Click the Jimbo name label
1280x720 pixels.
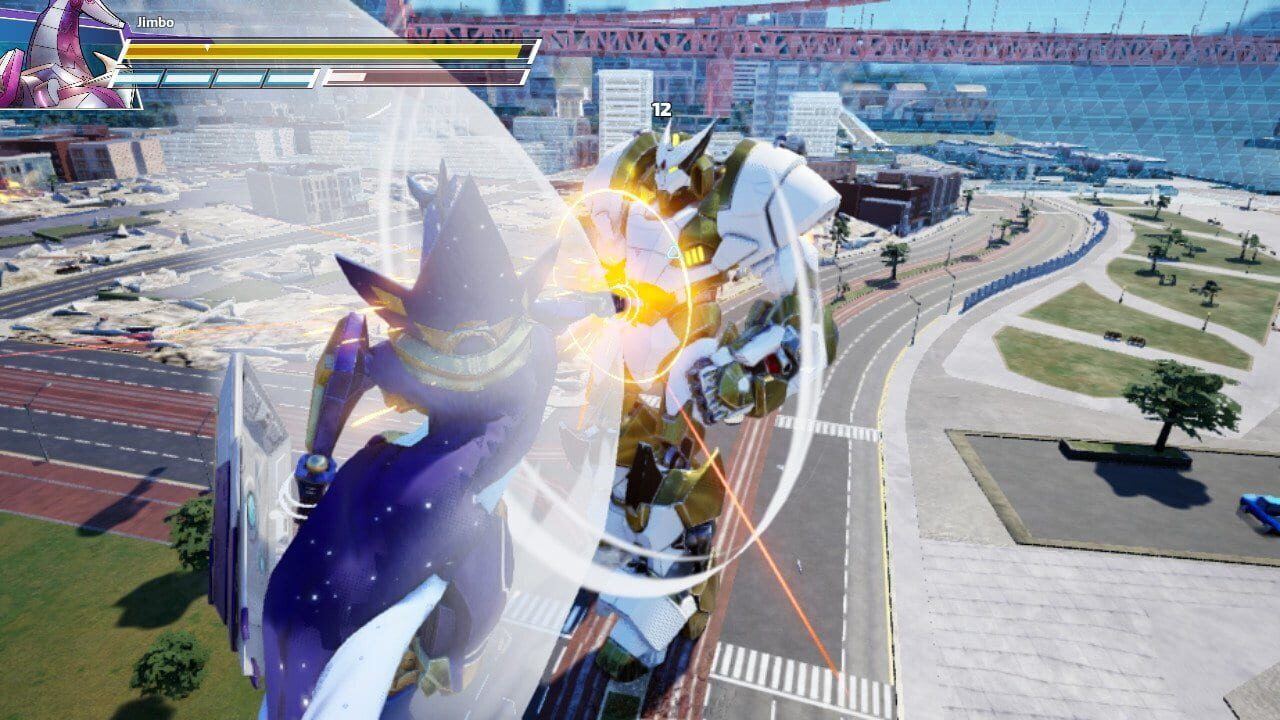tap(155, 20)
